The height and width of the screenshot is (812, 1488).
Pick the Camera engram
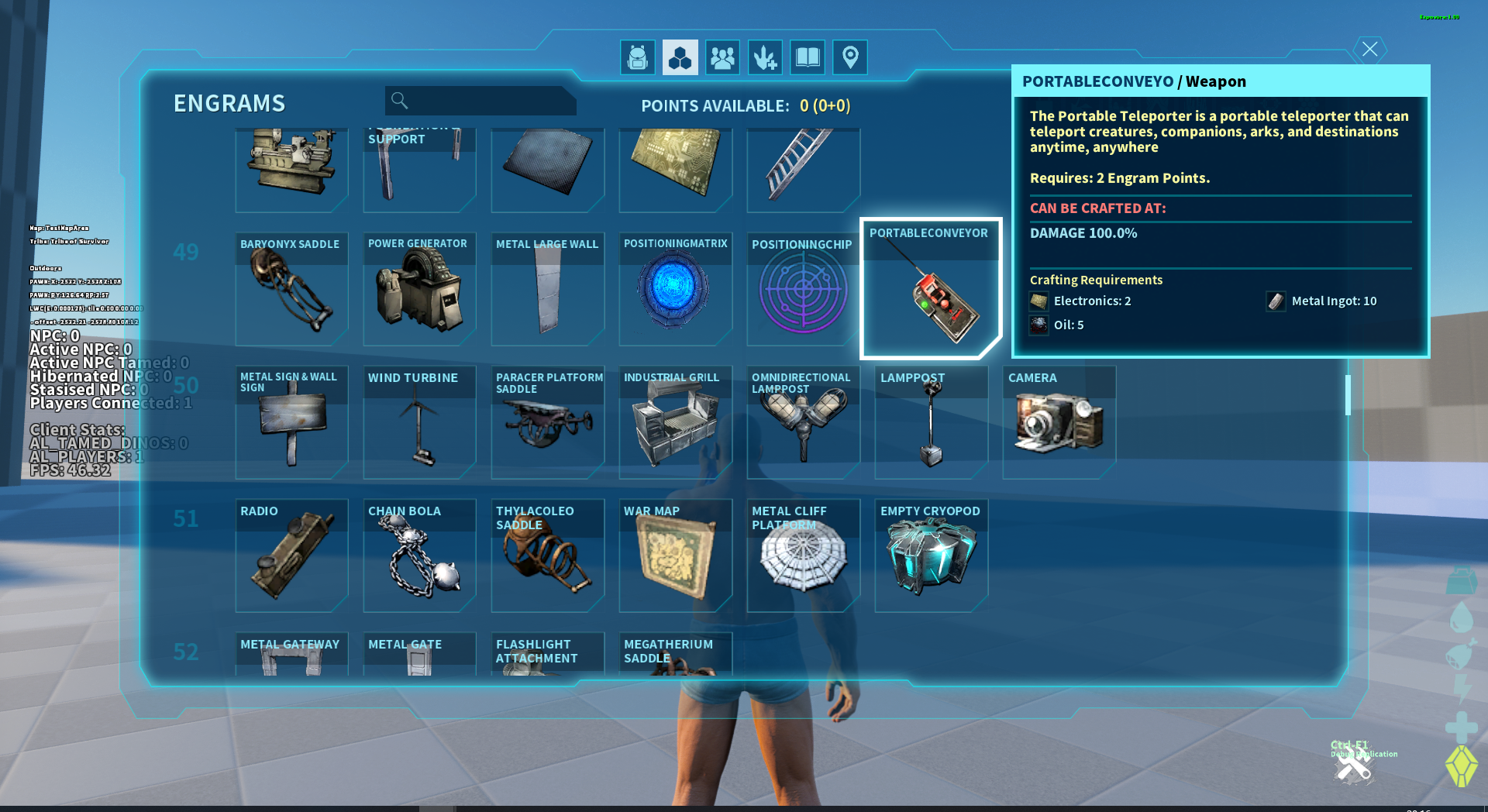tap(1059, 423)
